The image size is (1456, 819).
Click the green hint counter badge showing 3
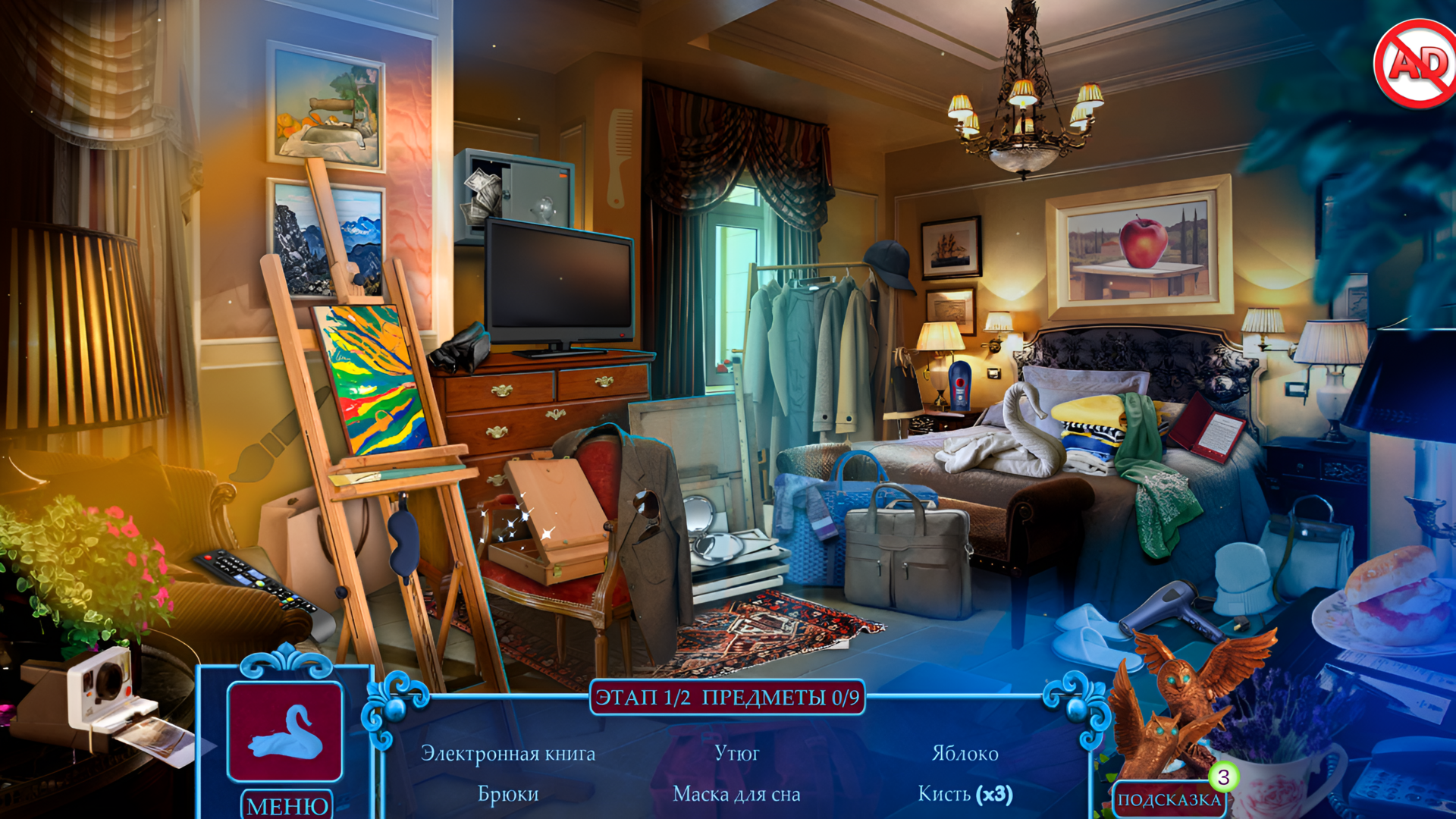coord(1222,775)
